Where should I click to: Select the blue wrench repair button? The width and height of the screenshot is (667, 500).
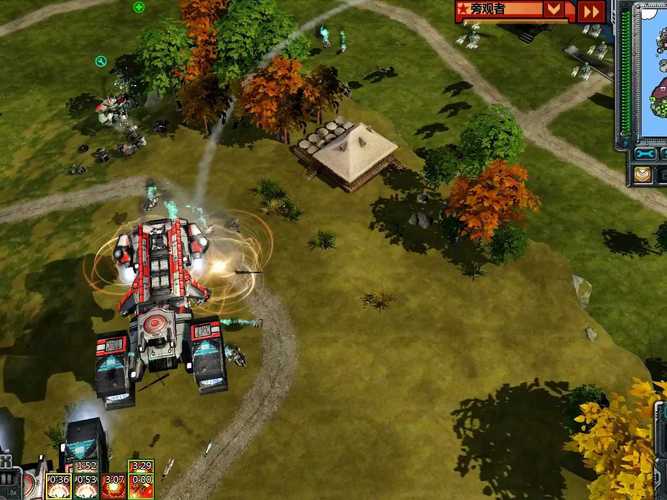[643, 154]
